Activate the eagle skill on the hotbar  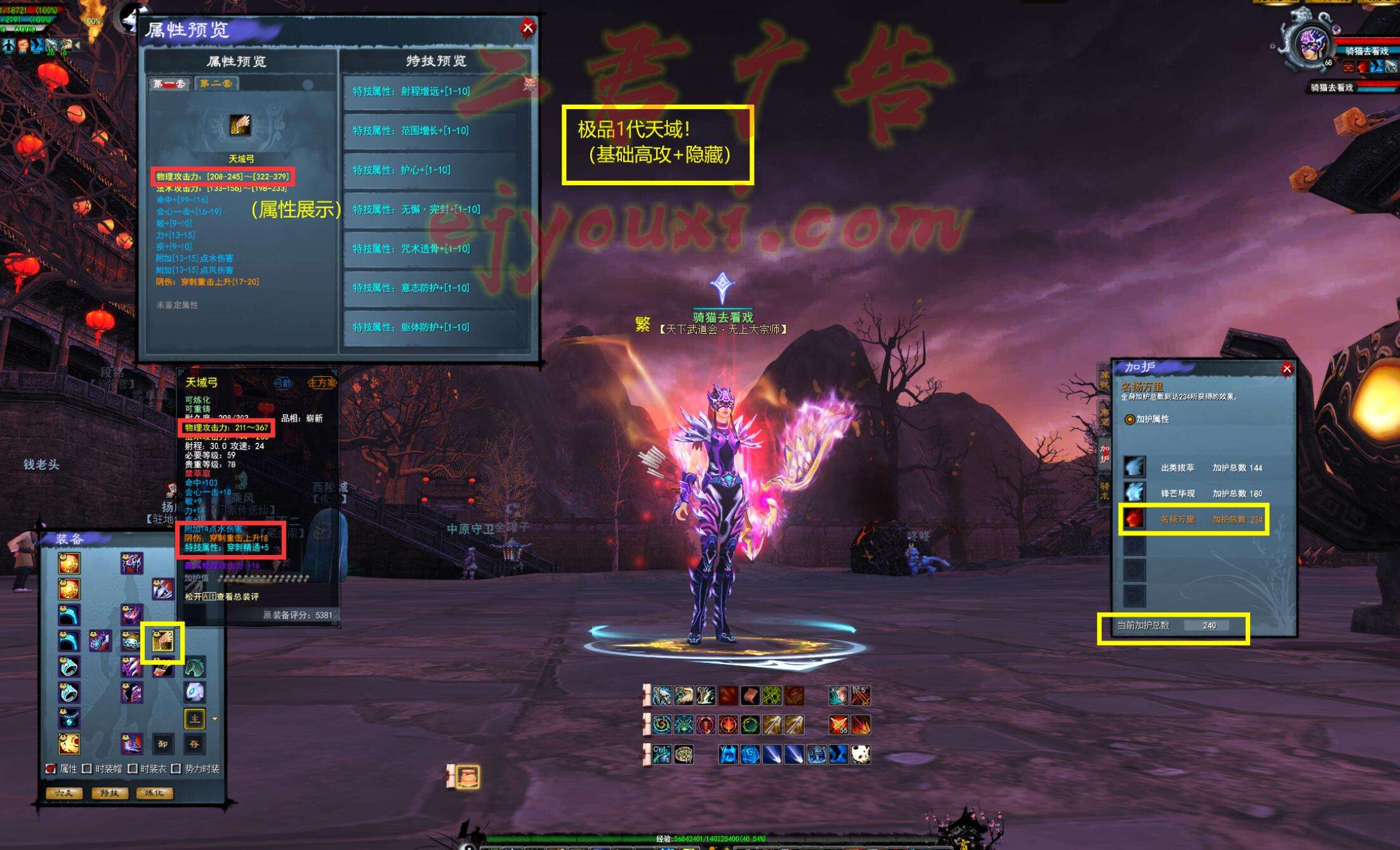click(x=683, y=696)
